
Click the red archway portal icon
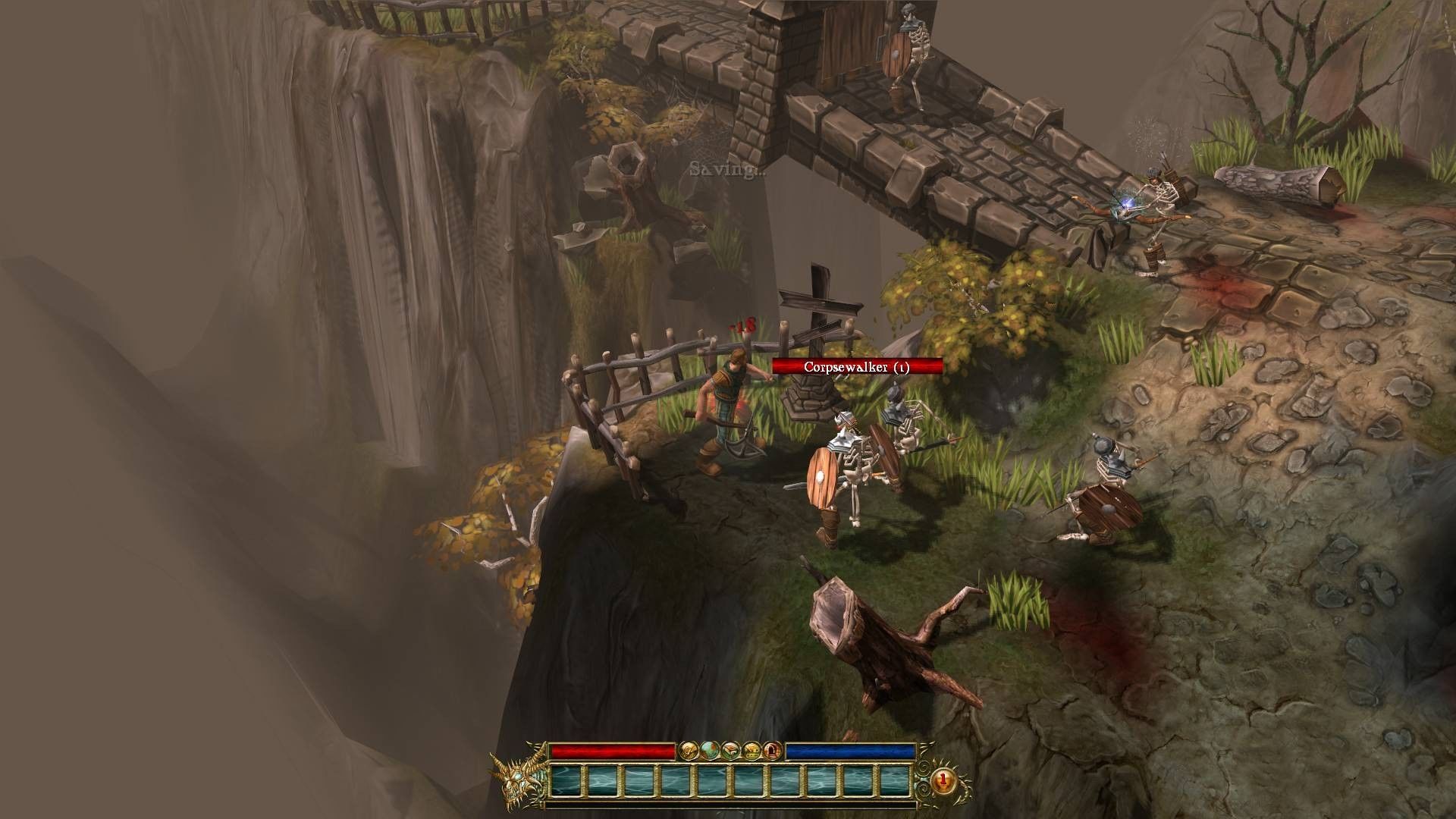771,751
